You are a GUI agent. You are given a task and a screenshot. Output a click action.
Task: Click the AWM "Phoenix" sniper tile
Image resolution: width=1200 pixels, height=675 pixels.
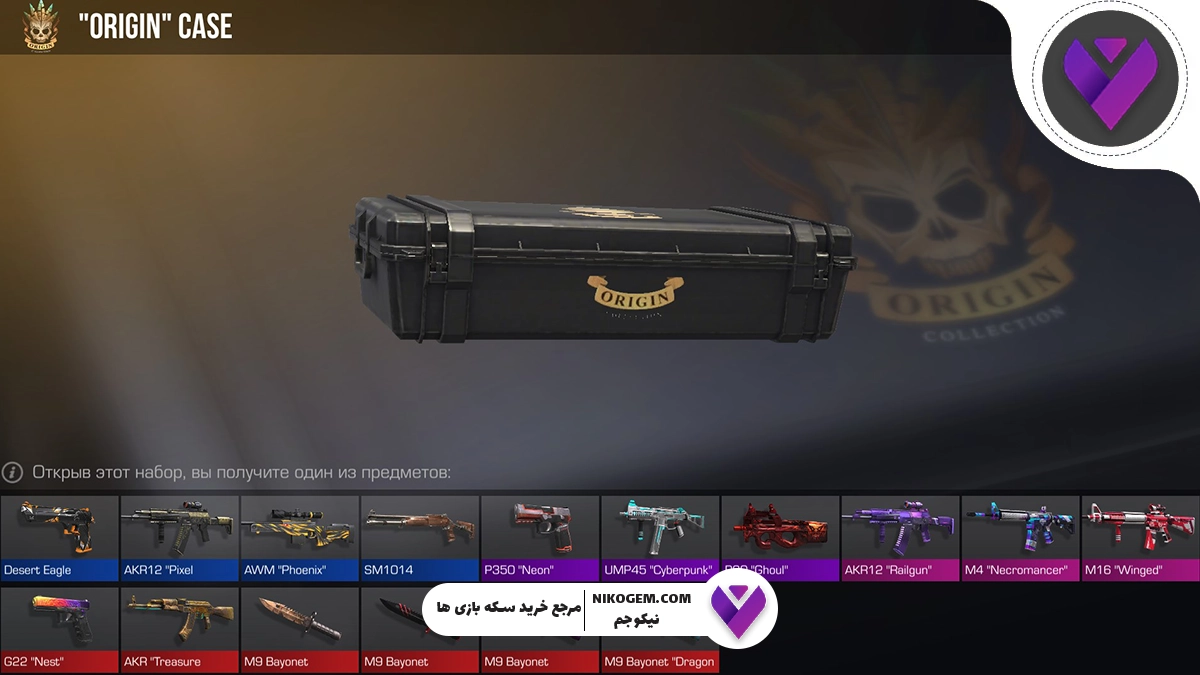coord(299,537)
